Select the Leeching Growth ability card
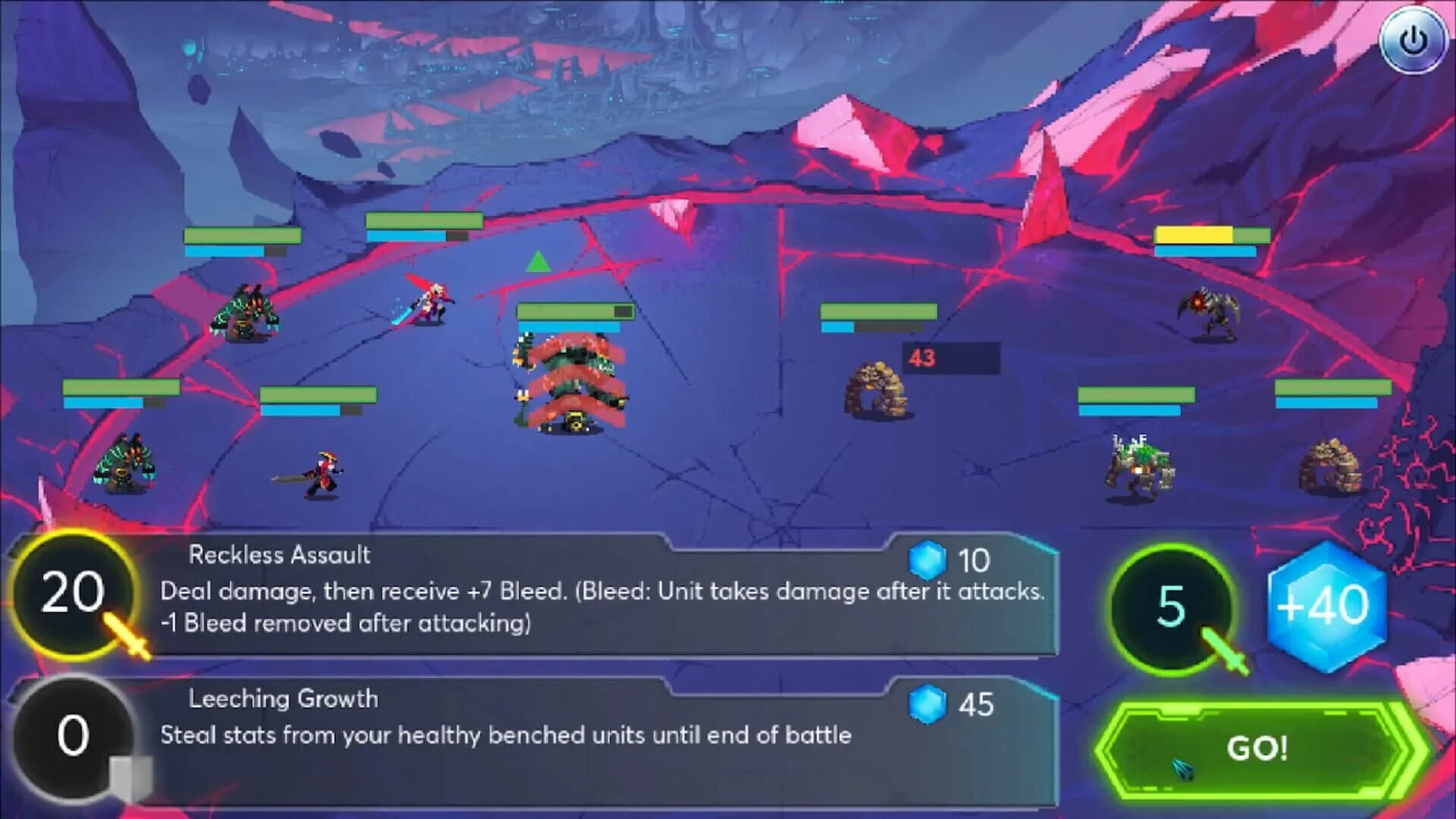This screenshot has height=819, width=1456. click(x=531, y=728)
